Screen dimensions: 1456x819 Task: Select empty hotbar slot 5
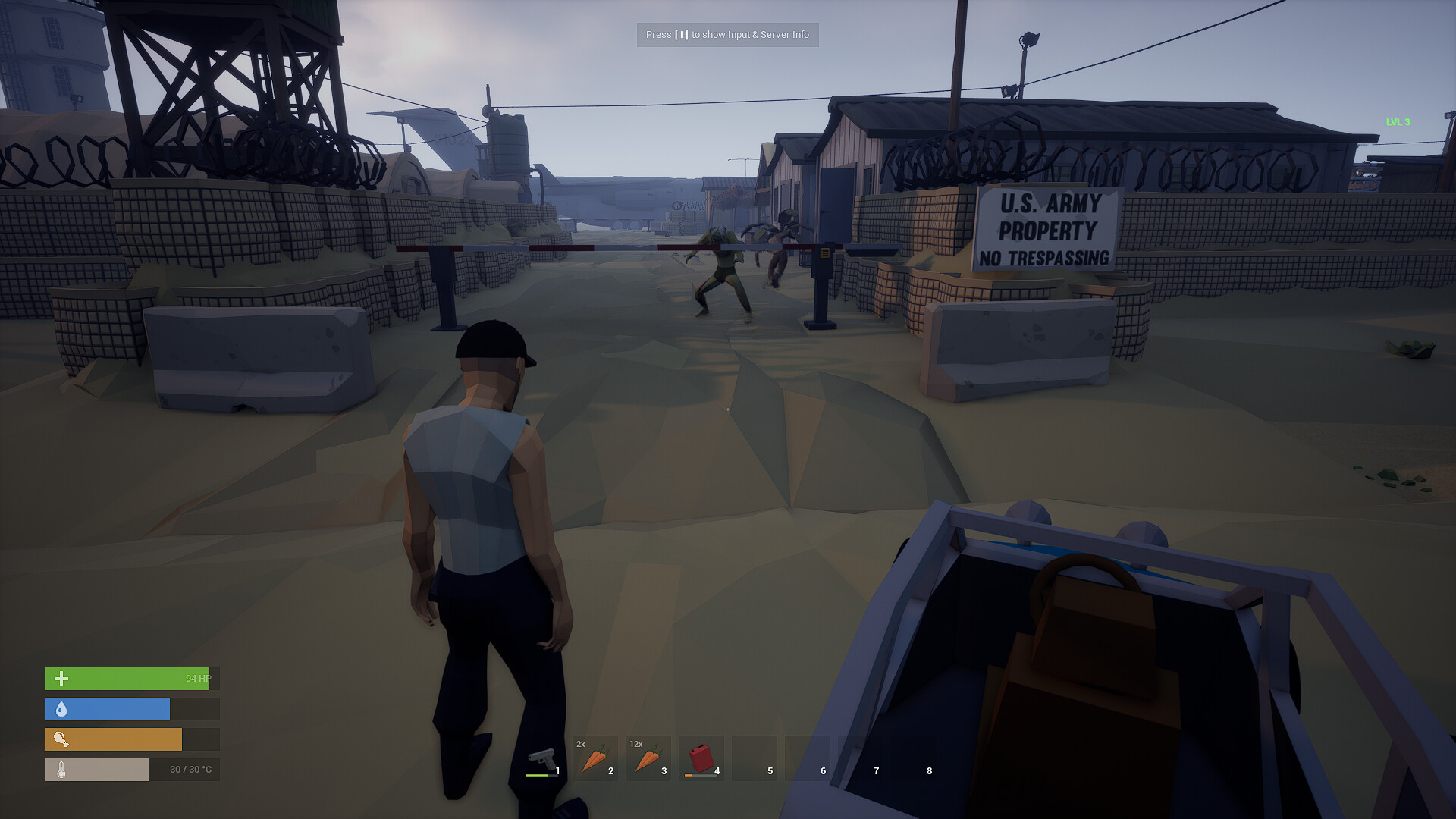point(755,758)
